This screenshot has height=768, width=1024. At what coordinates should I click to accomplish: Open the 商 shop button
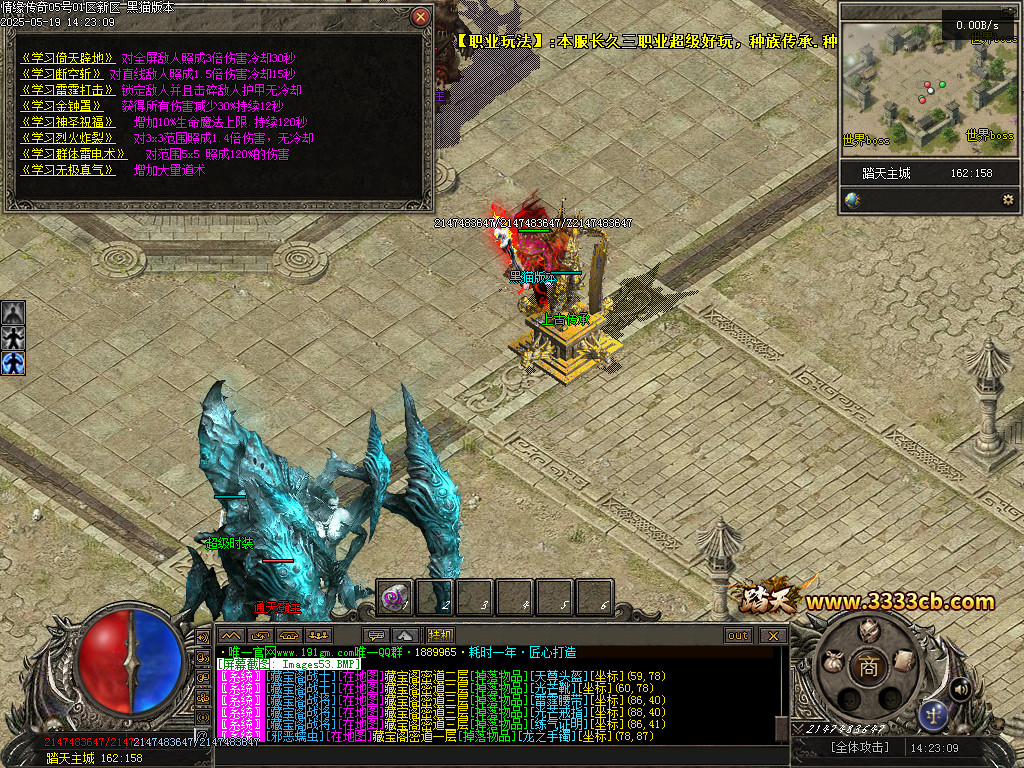tap(869, 667)
